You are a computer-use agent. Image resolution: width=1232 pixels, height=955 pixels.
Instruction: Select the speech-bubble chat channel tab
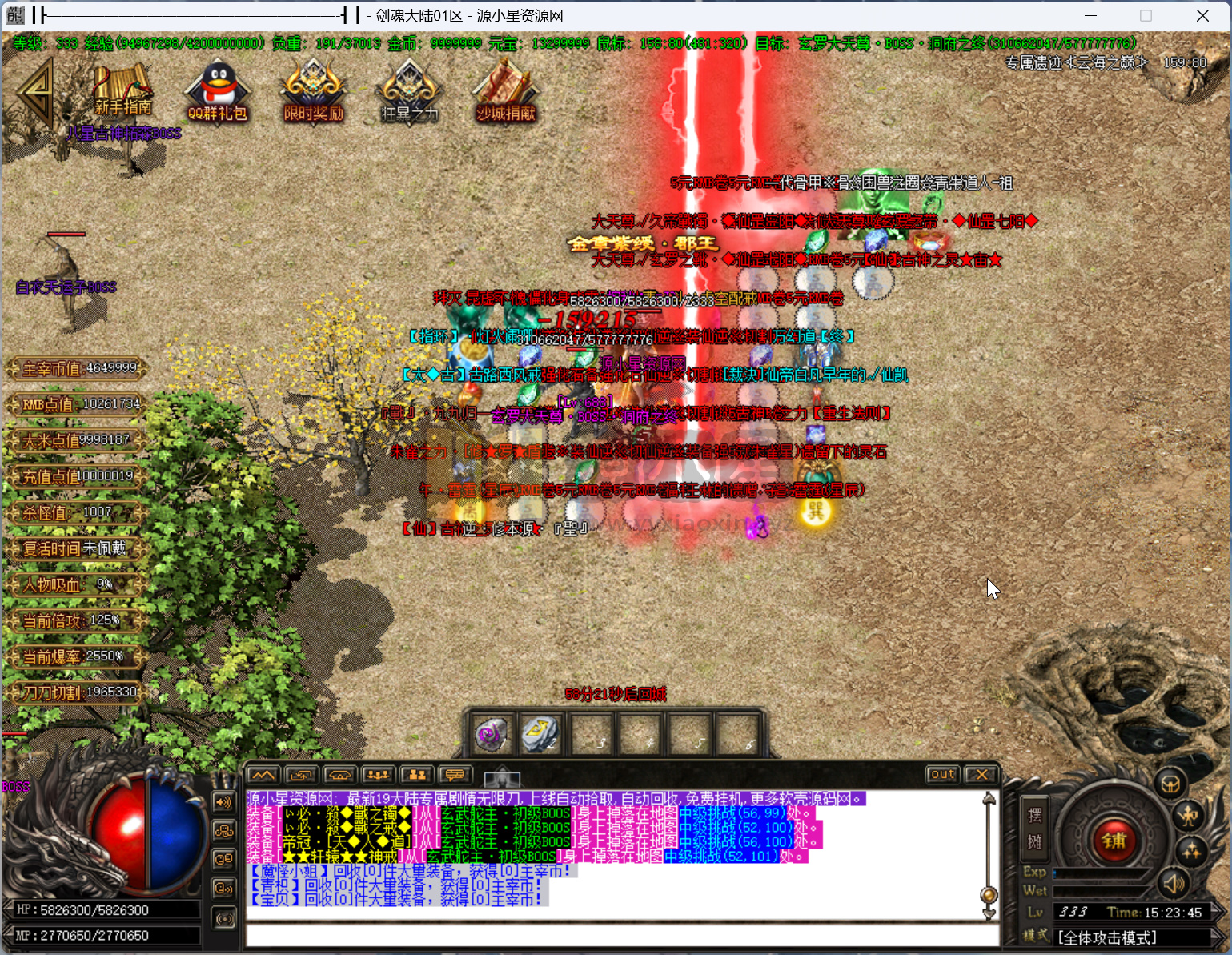[455, 775]
